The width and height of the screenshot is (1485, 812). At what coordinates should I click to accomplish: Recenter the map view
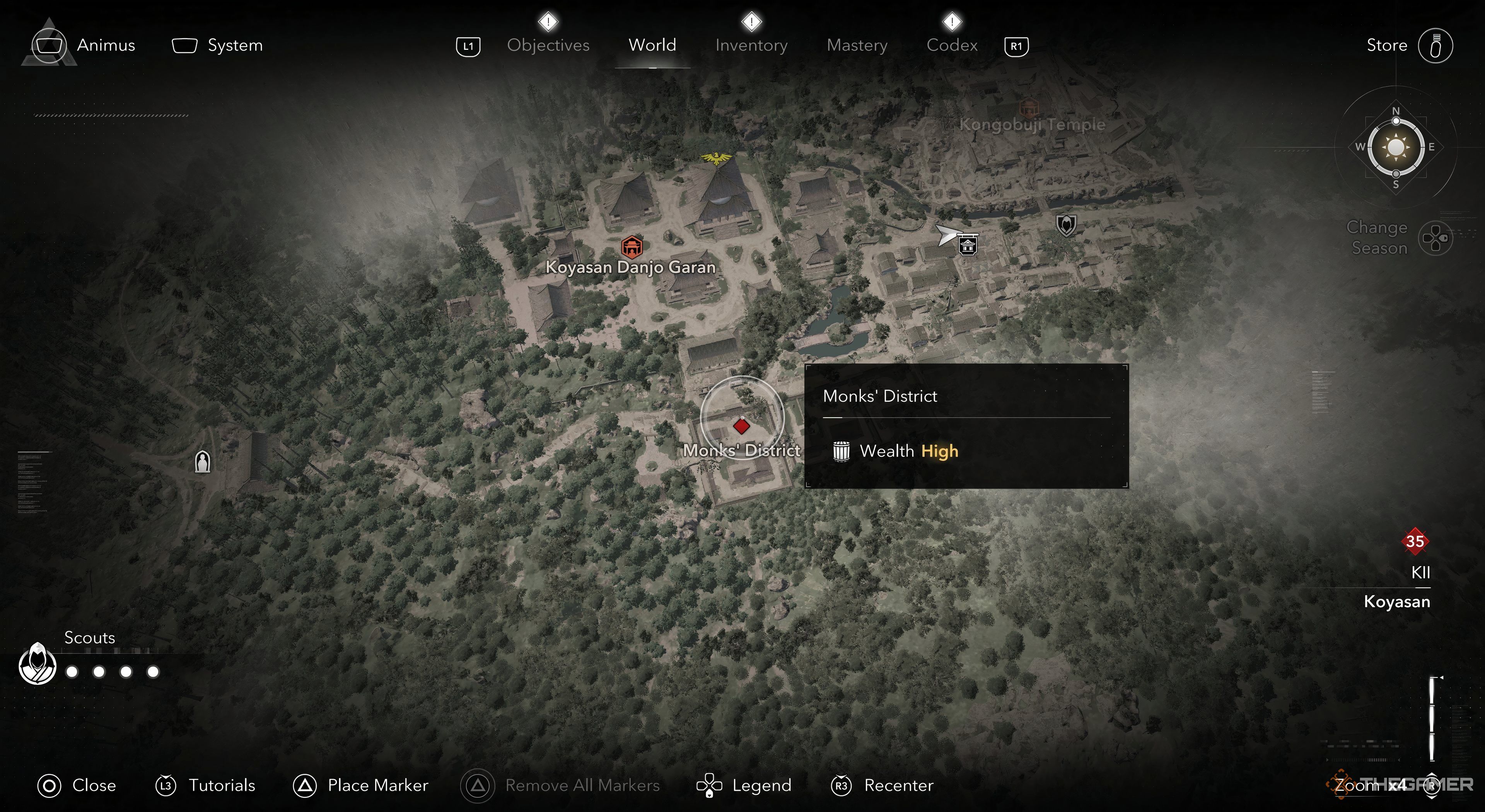882,785
